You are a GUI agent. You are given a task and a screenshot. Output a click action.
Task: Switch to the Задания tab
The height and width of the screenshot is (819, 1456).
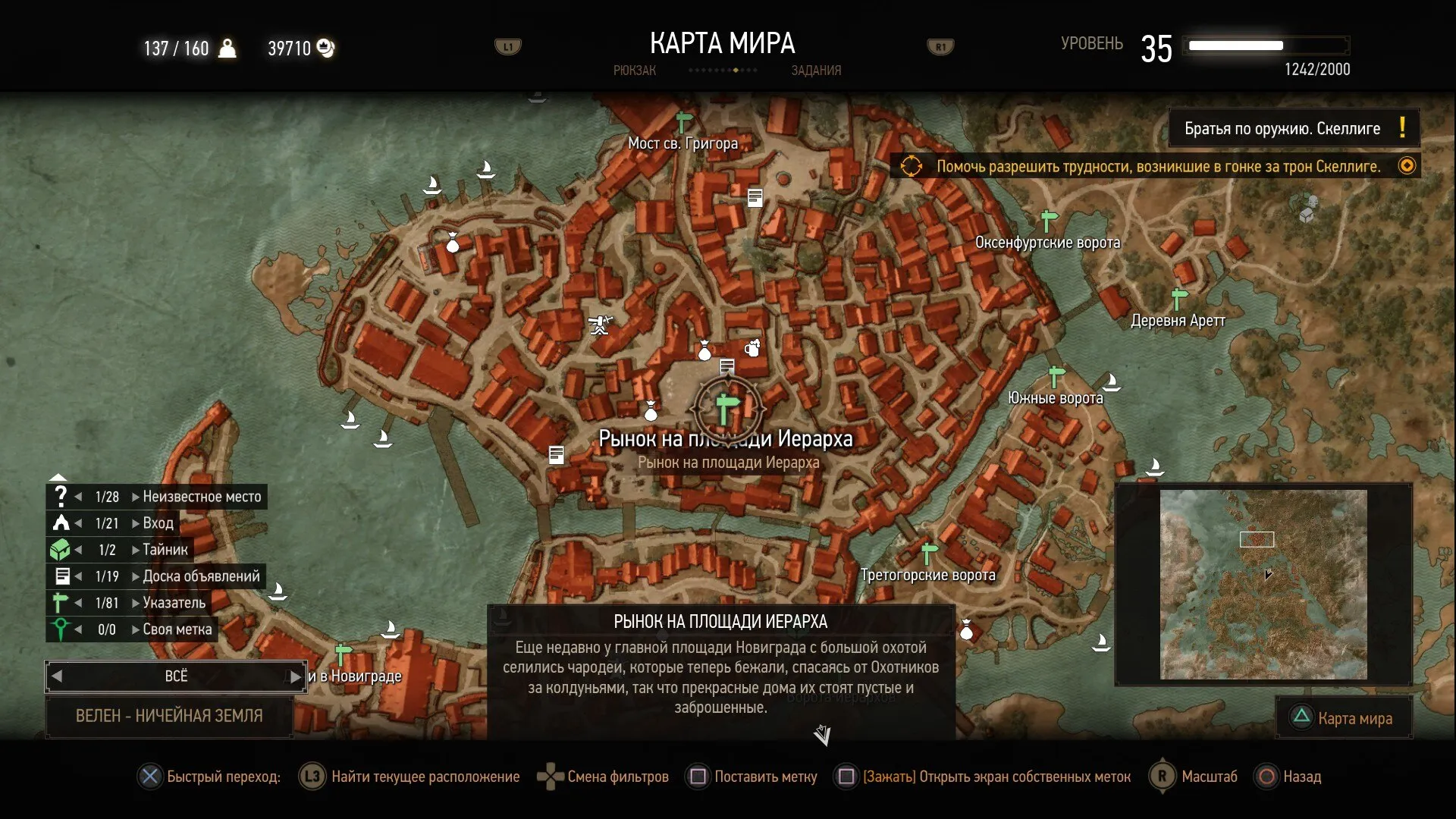[x=816, y=71]
